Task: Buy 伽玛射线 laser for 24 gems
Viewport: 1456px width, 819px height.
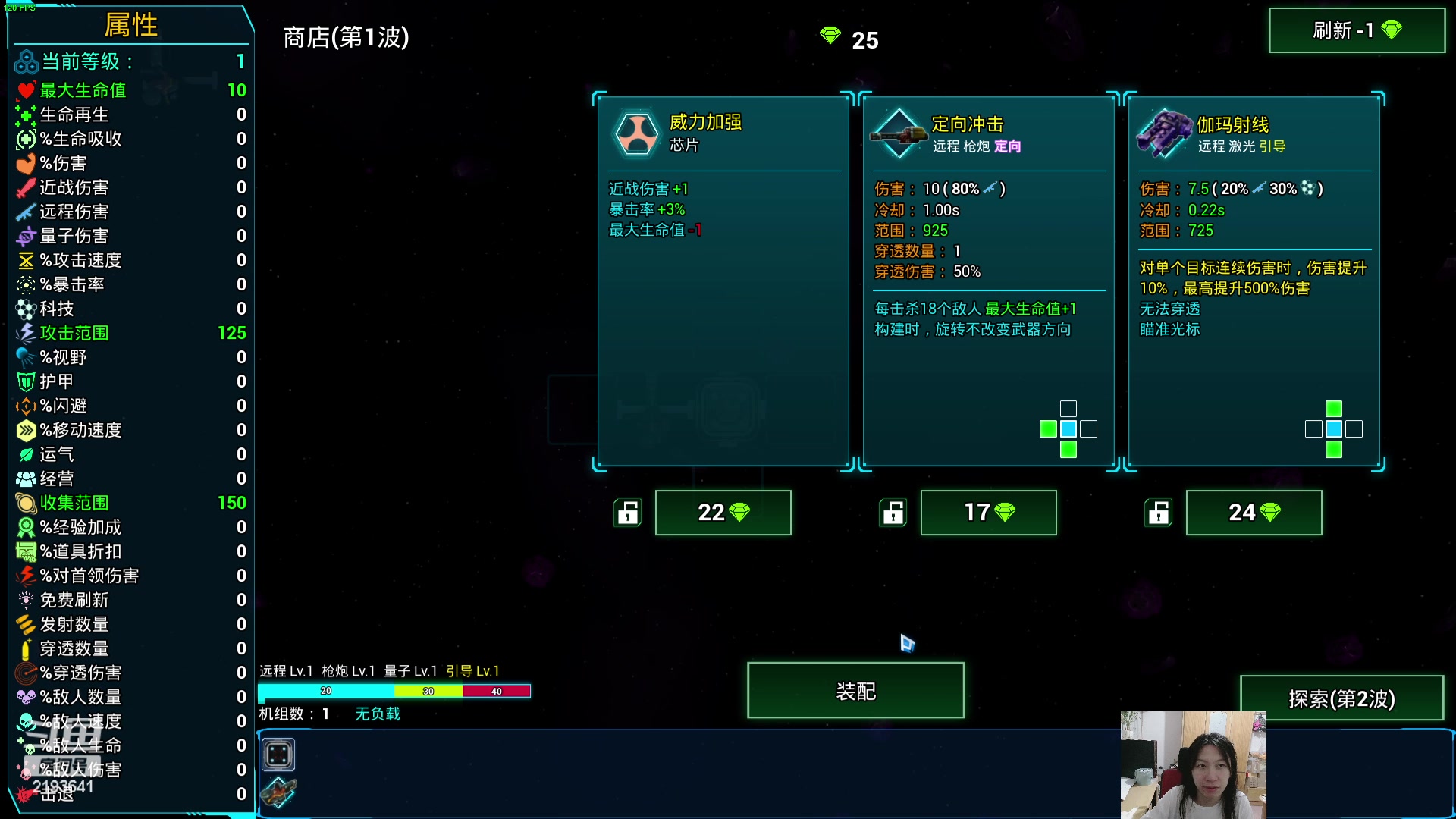Action: [x=1254, y=513]
